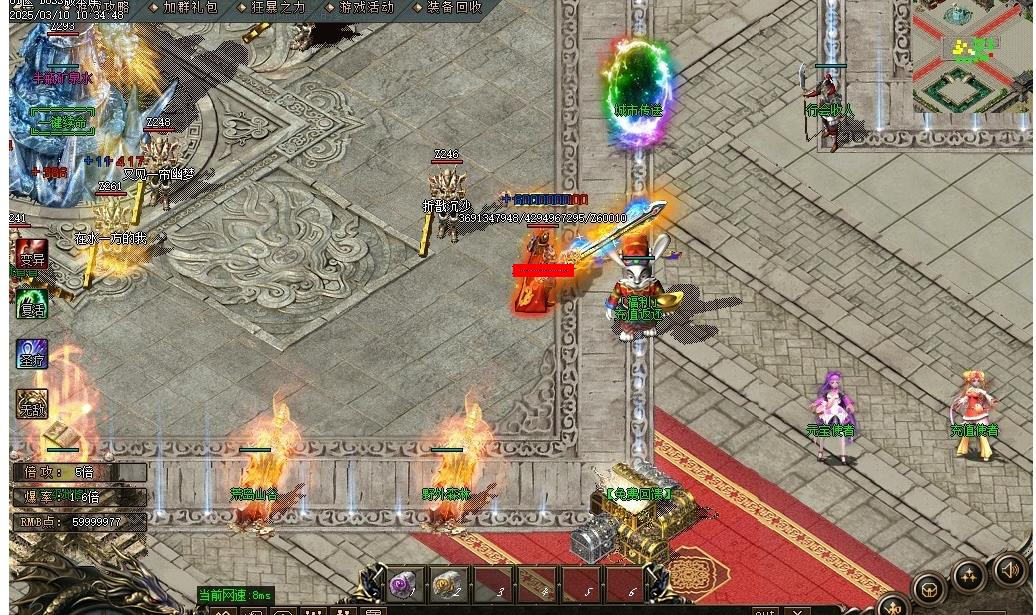Click the green 一键续命 button
Screen dimensions: 1036x615
(x=62, y=122)
